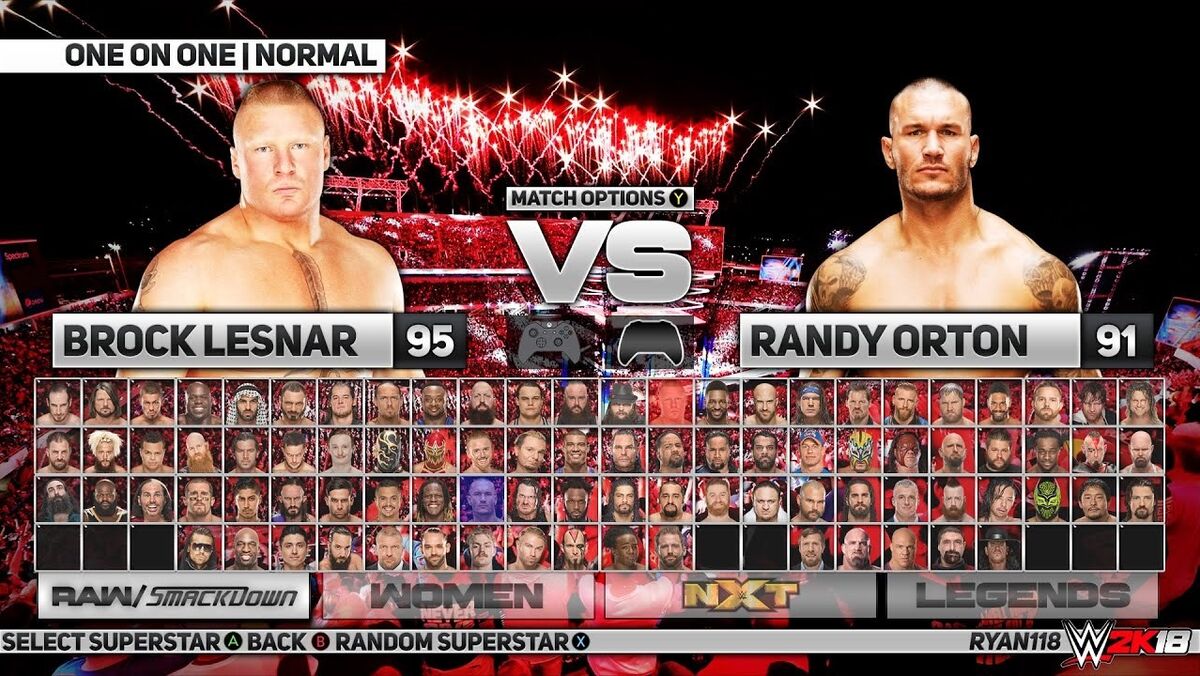Select the blue-highlighted wrestler portrait
Screen dimensions: 1200x676
(481, 498)
